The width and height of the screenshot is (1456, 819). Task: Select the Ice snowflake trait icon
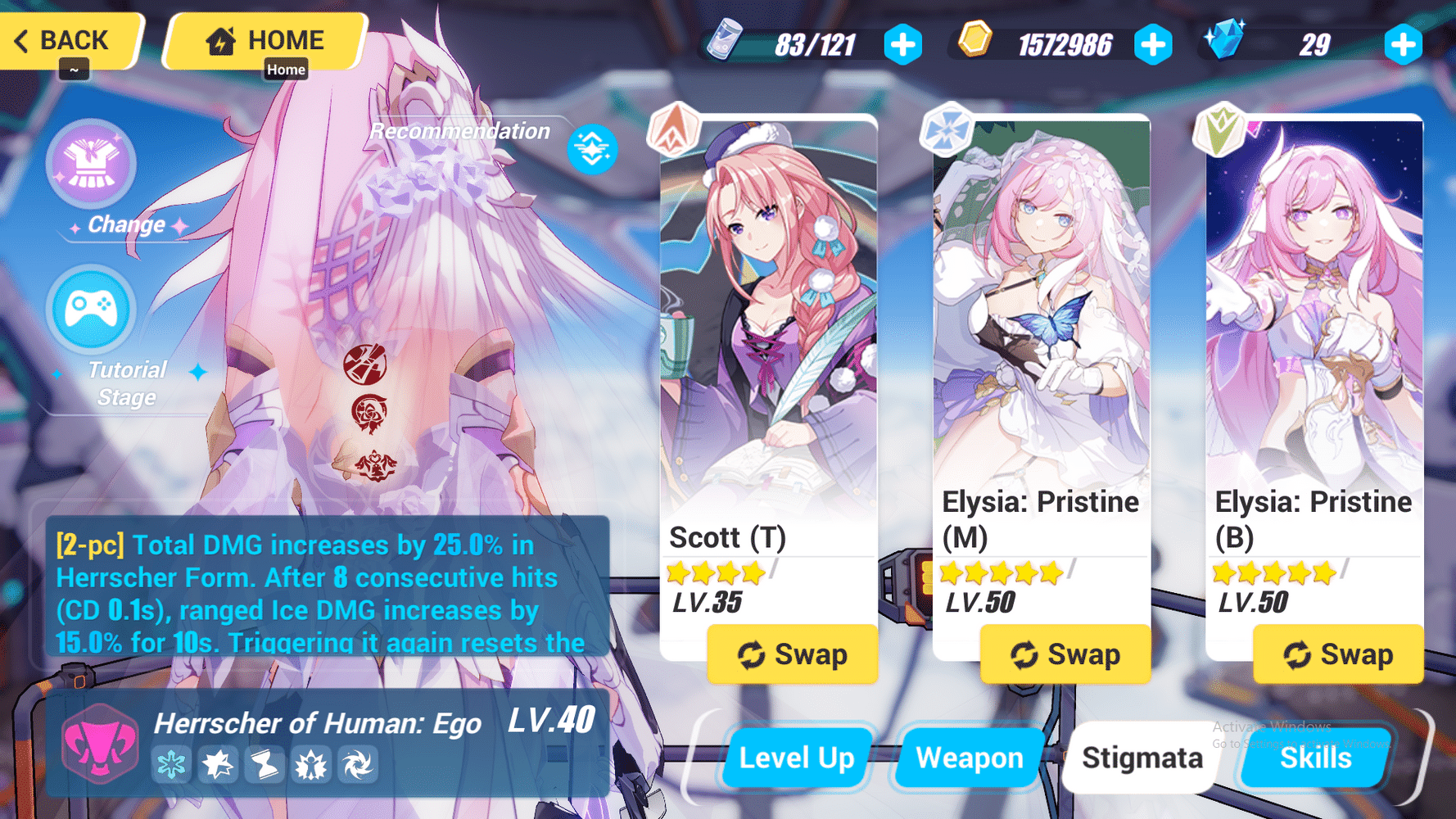[x=171, y=765]
